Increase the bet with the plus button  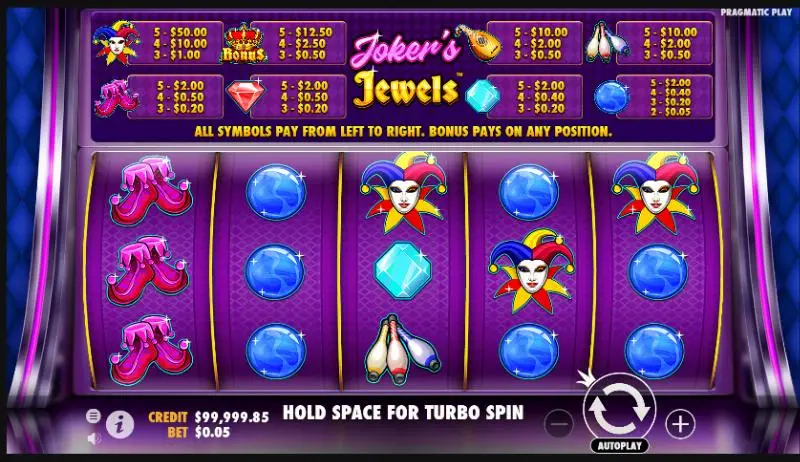[680, 424]
